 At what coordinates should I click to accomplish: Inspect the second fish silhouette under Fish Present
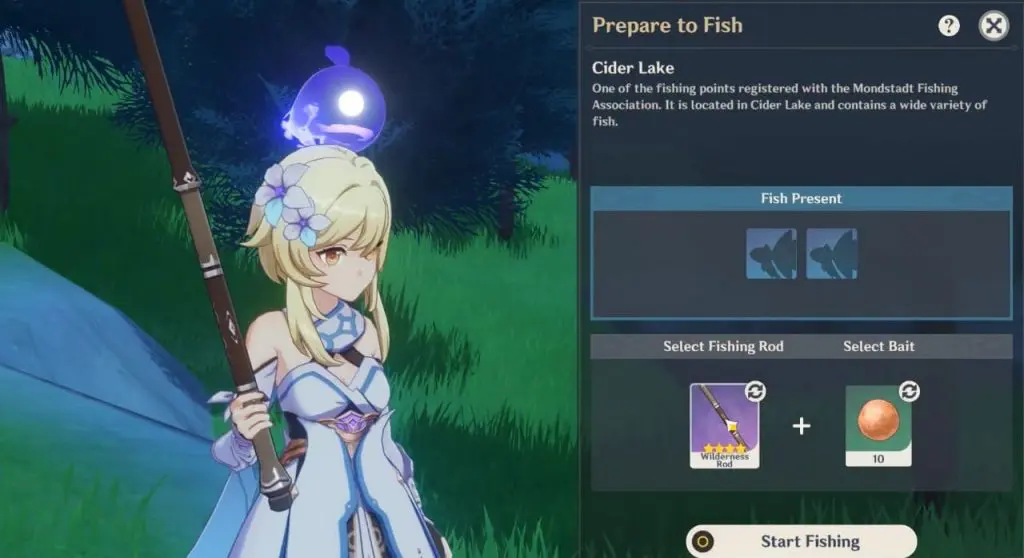point(831,254)
